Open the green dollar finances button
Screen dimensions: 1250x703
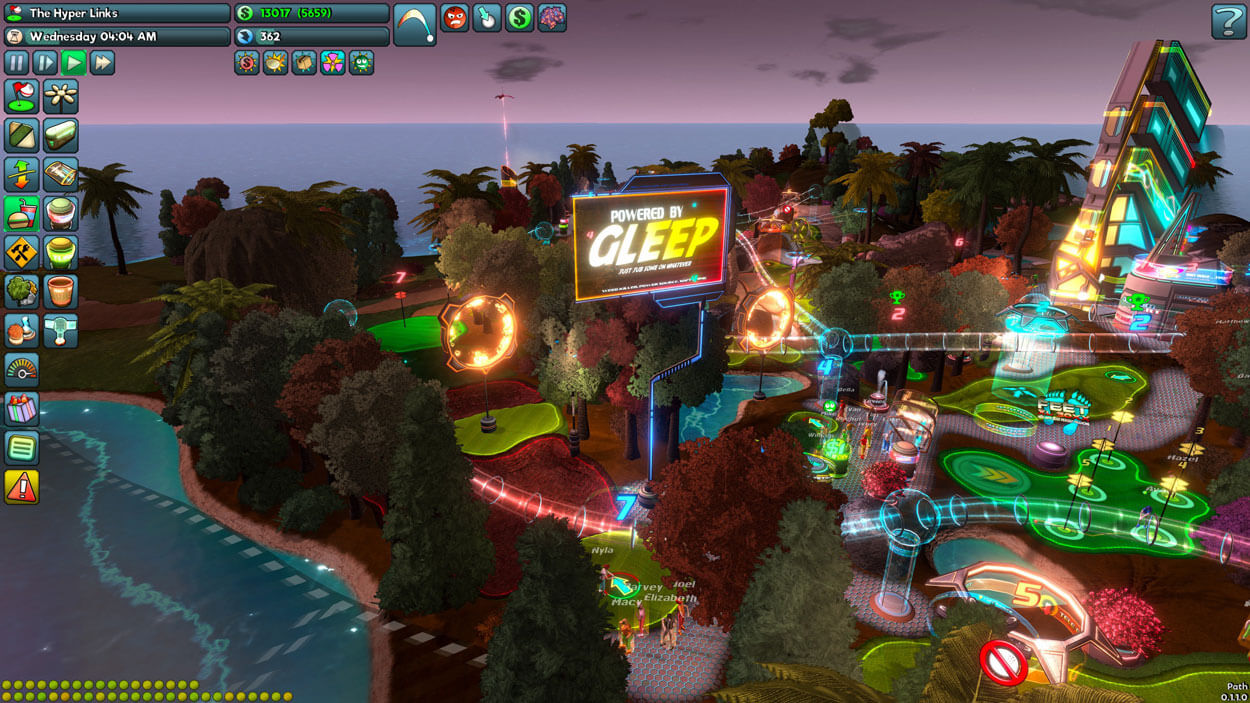tap(519, 17)
